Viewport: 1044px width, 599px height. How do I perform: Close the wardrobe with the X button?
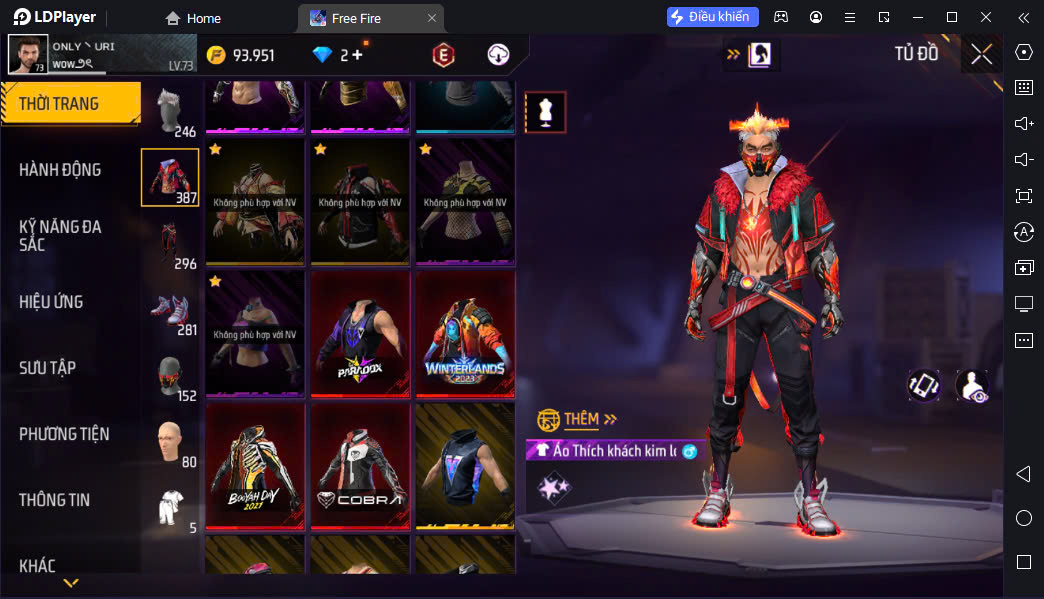[x=981, y=54]
